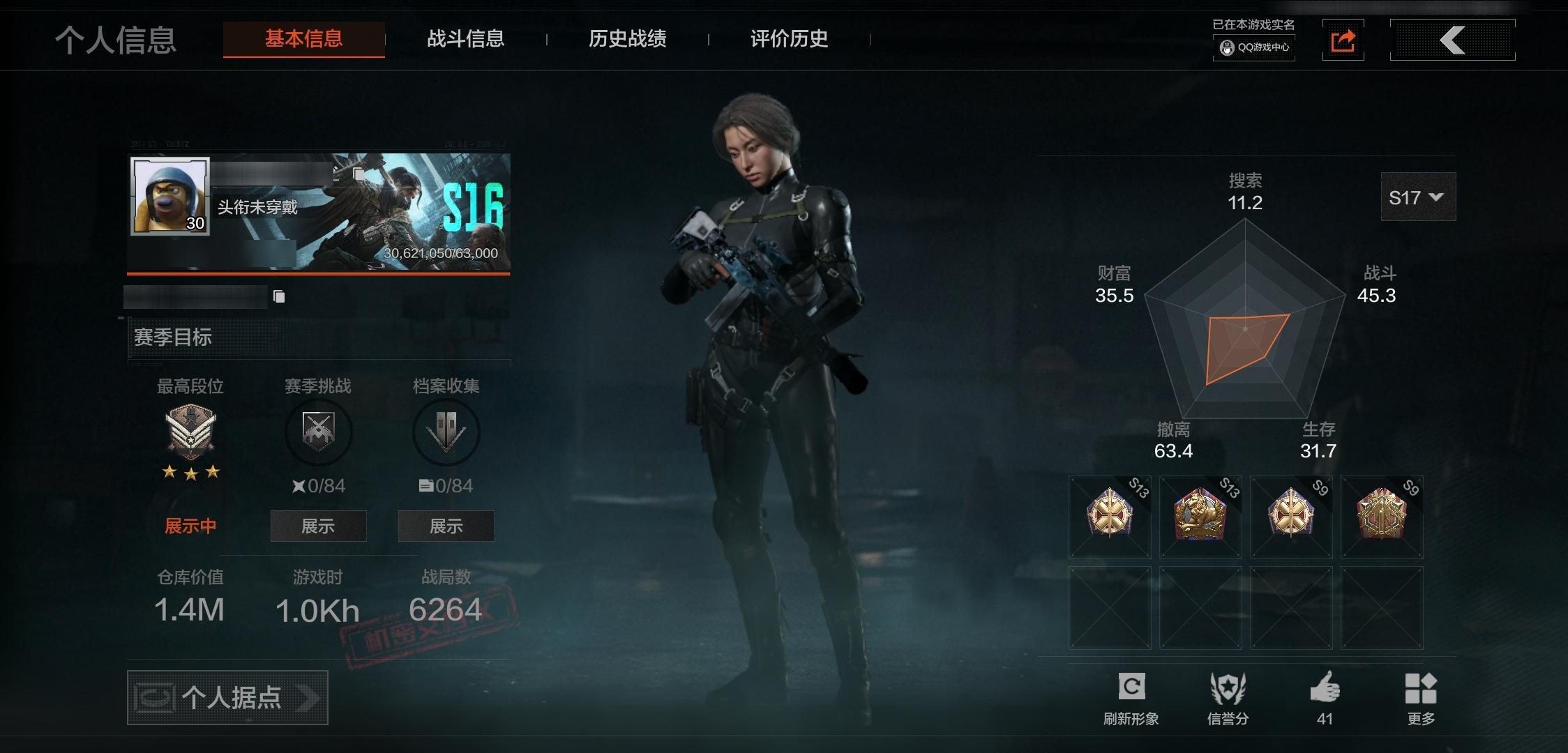Screen dimensions: 1568x753
Task: Select the 最高段位 rank emblem
Action: 190,432
